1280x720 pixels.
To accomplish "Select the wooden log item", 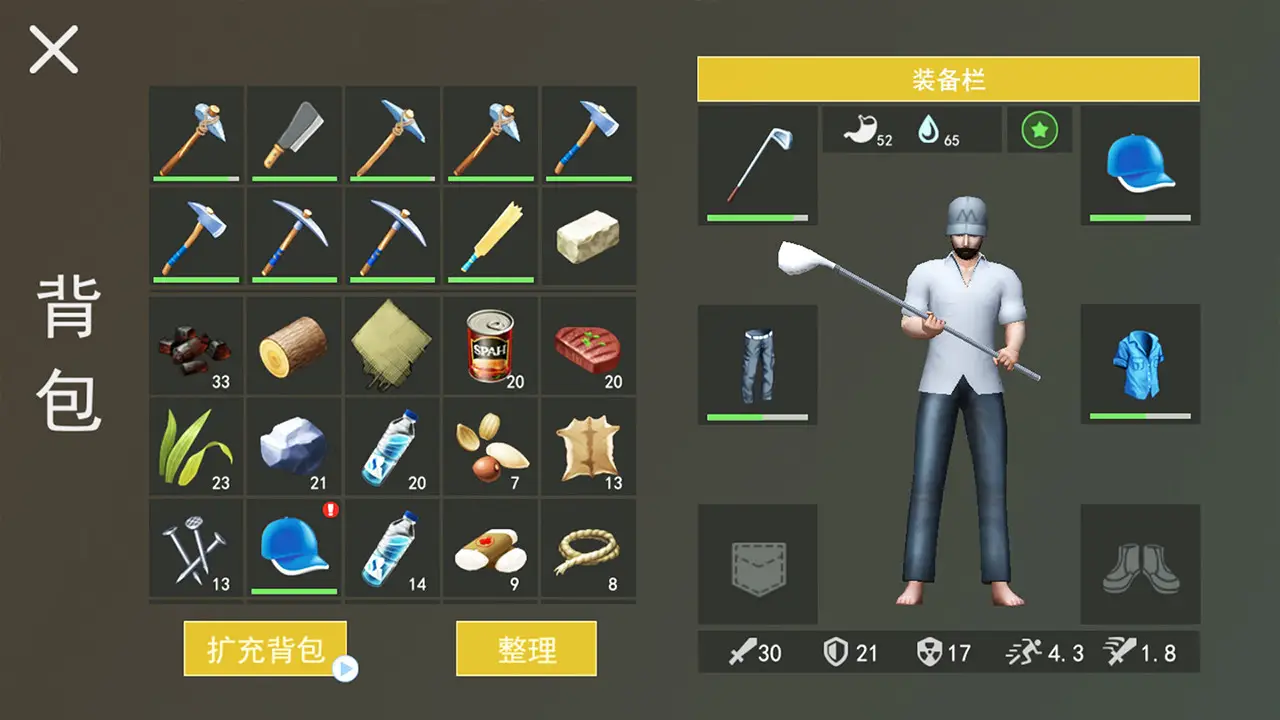I will pyautogui.click(x=293, y=345).
